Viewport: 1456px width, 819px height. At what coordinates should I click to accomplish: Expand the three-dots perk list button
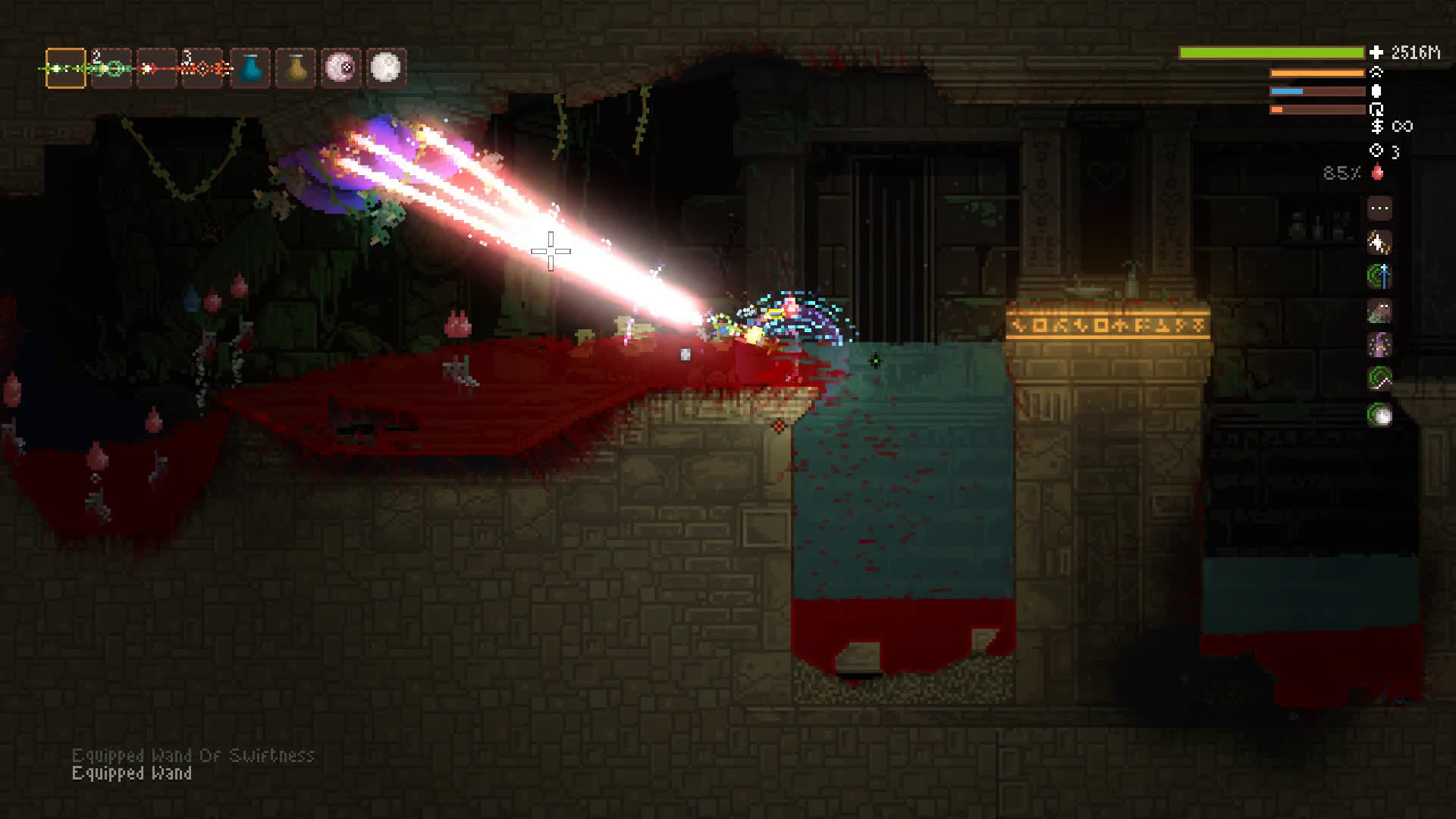(x=1379, y=208)
